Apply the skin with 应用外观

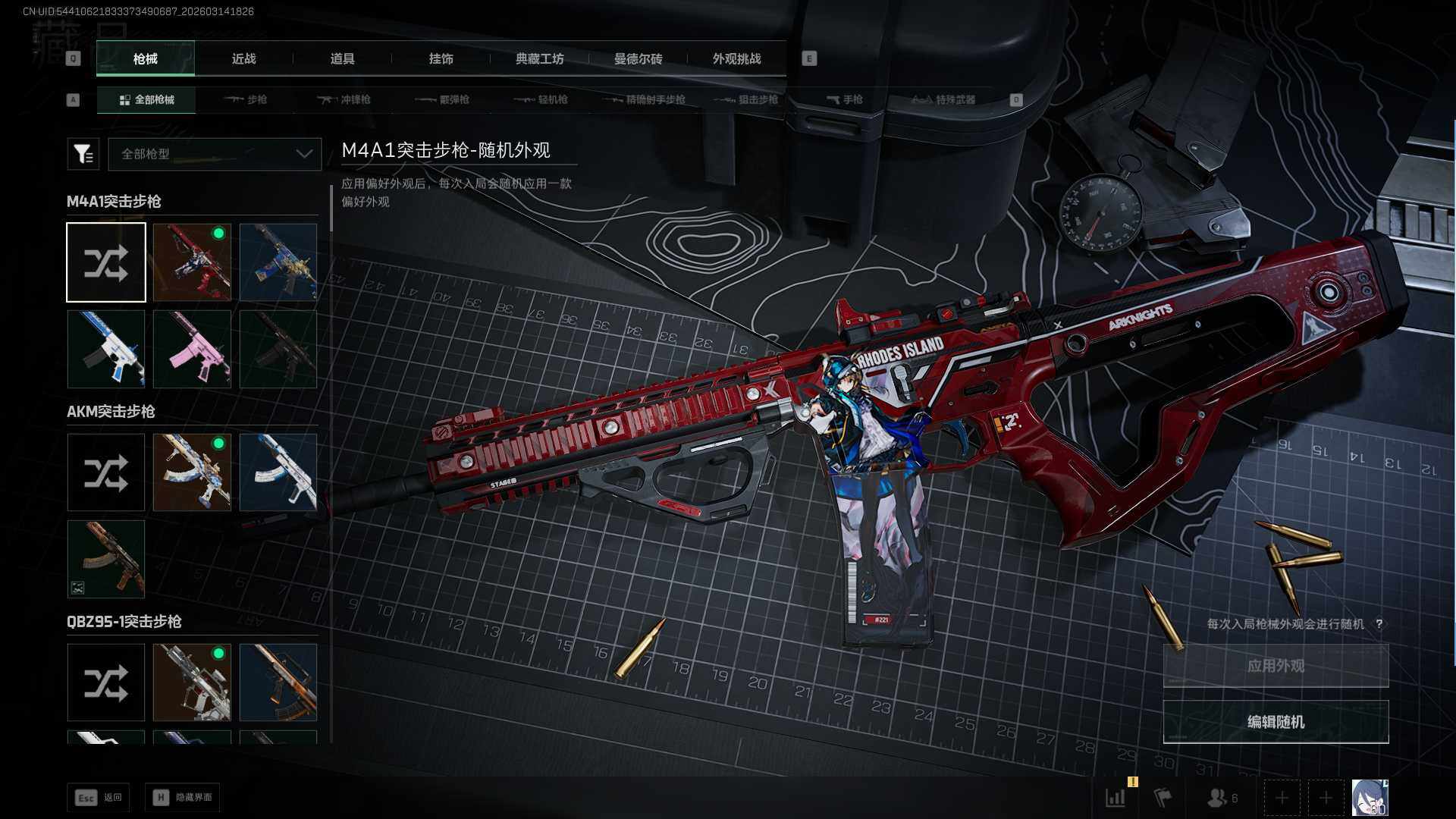(1276, 666)
